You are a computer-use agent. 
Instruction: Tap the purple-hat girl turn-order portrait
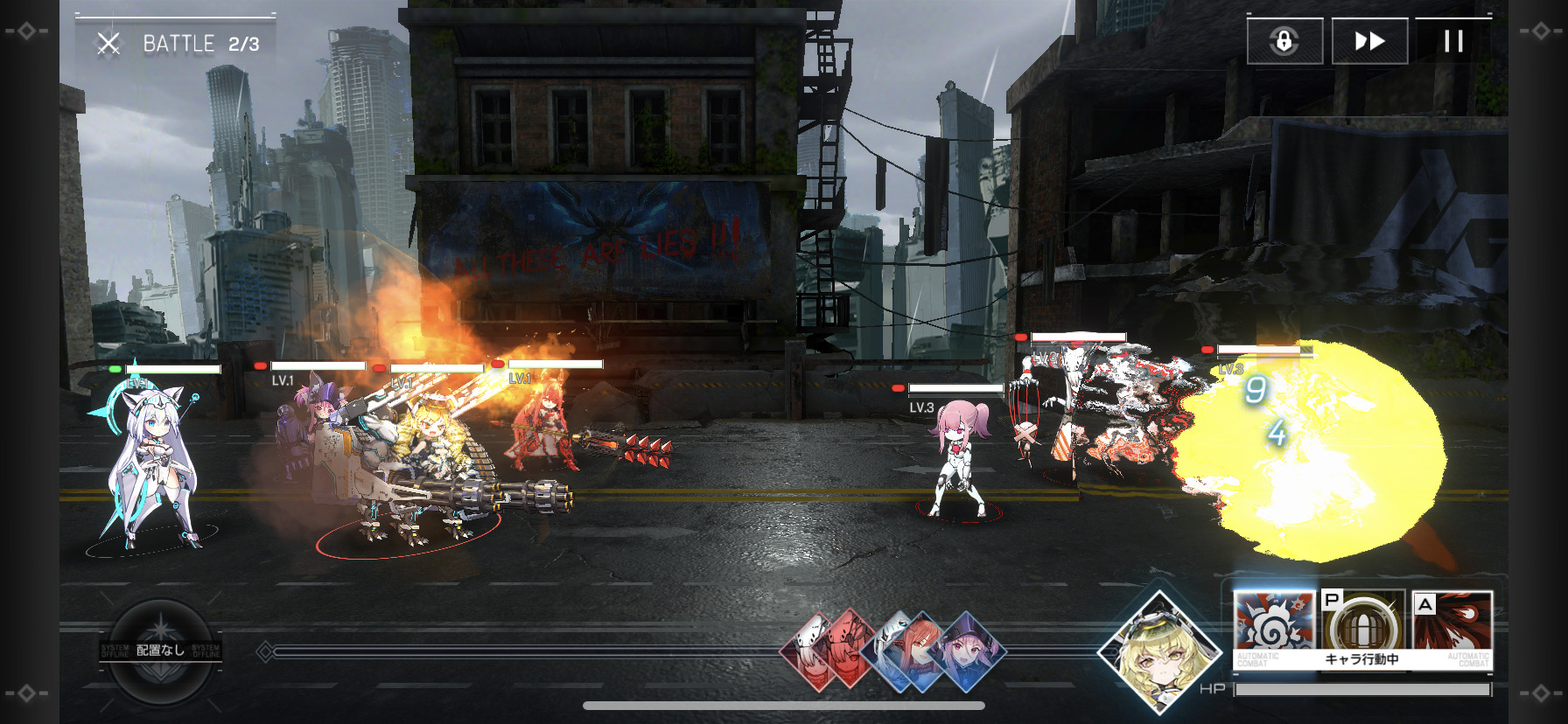(968, 651)
